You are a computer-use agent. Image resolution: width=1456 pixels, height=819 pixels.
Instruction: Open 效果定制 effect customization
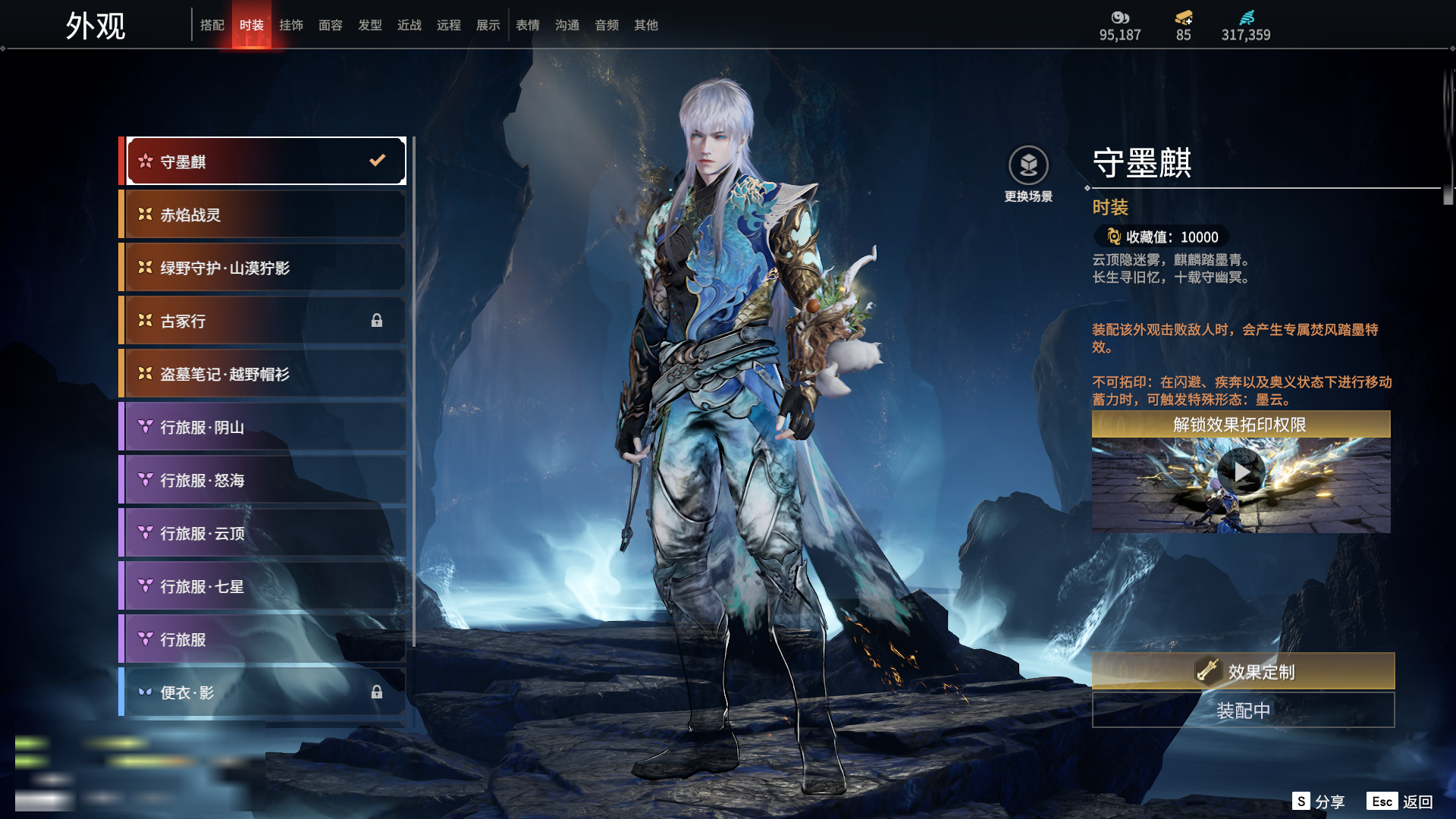(x=1243, y=671)
